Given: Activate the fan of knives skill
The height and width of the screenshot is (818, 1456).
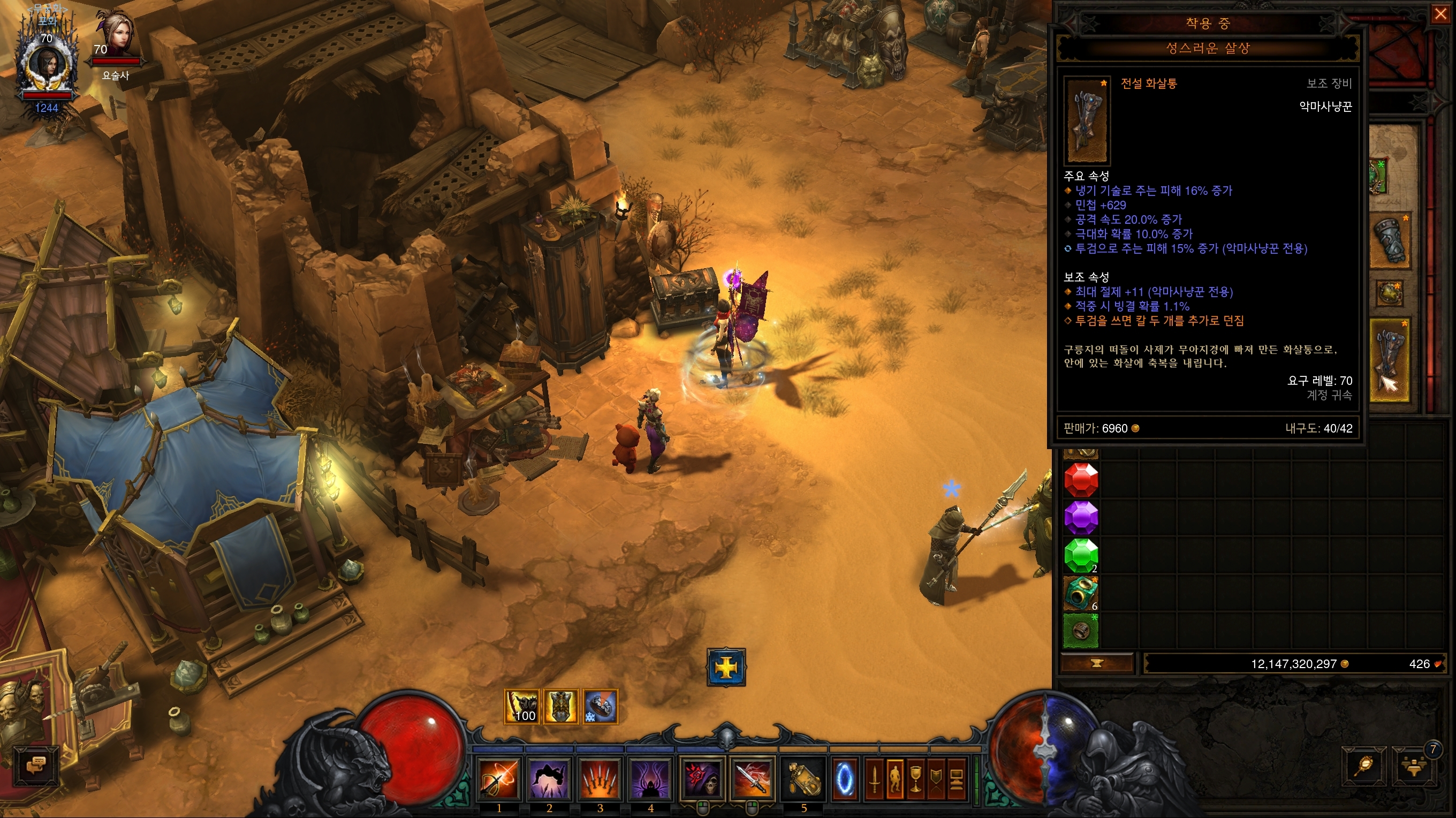Looking at the screenshot, I should [600, 779].
